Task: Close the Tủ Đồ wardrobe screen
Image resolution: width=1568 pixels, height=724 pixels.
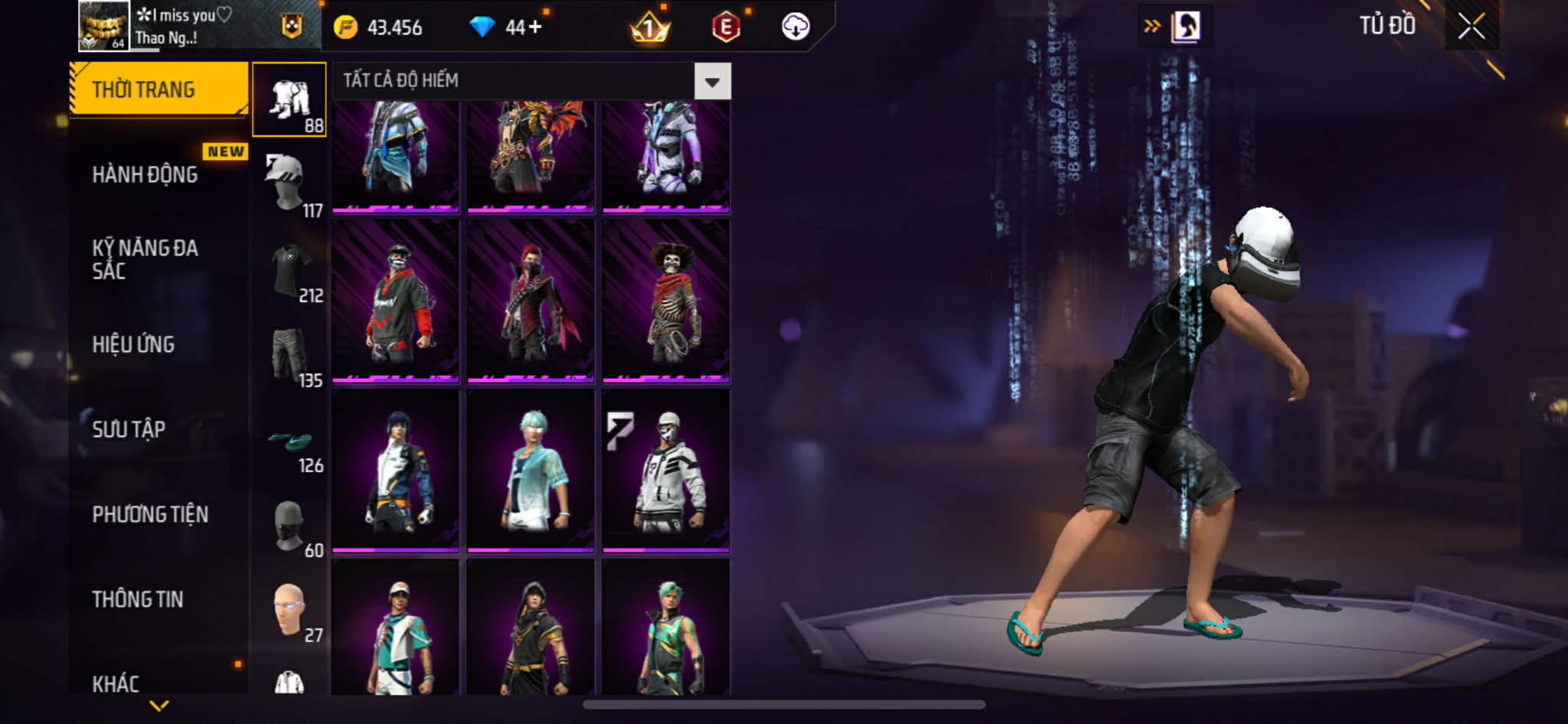Action: tap(1471, 27)
